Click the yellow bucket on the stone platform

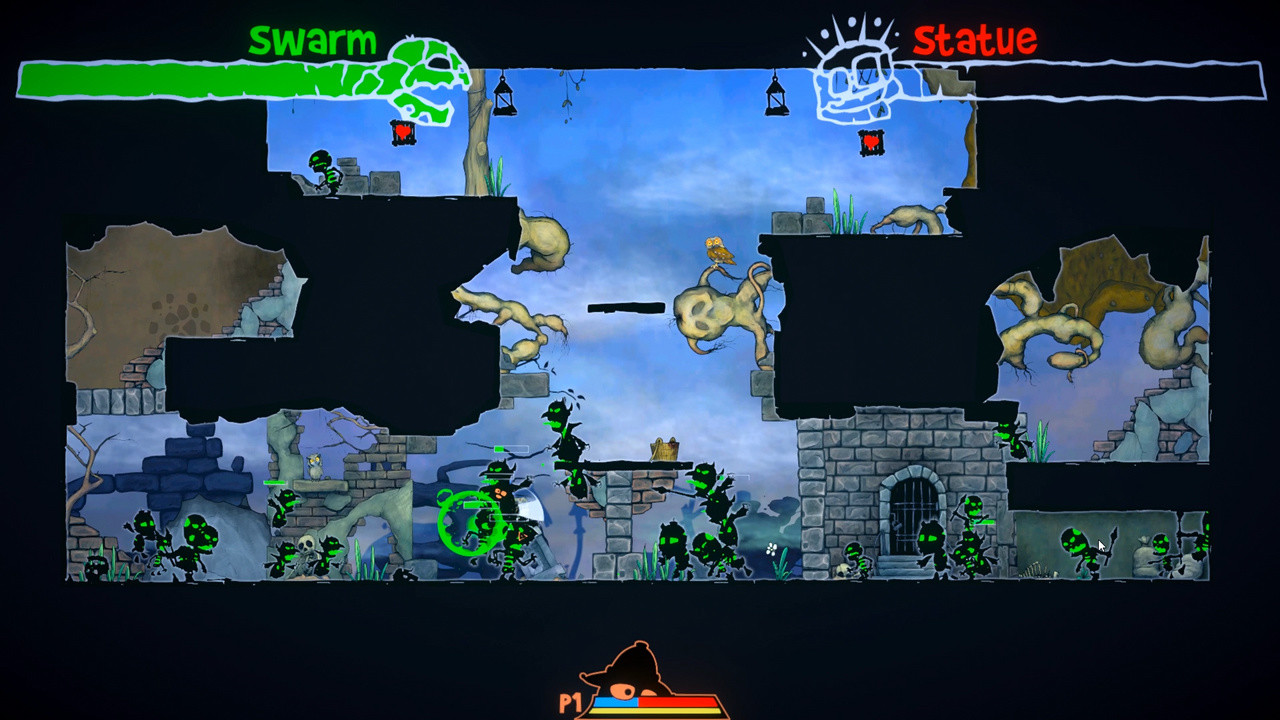[663, 447]
